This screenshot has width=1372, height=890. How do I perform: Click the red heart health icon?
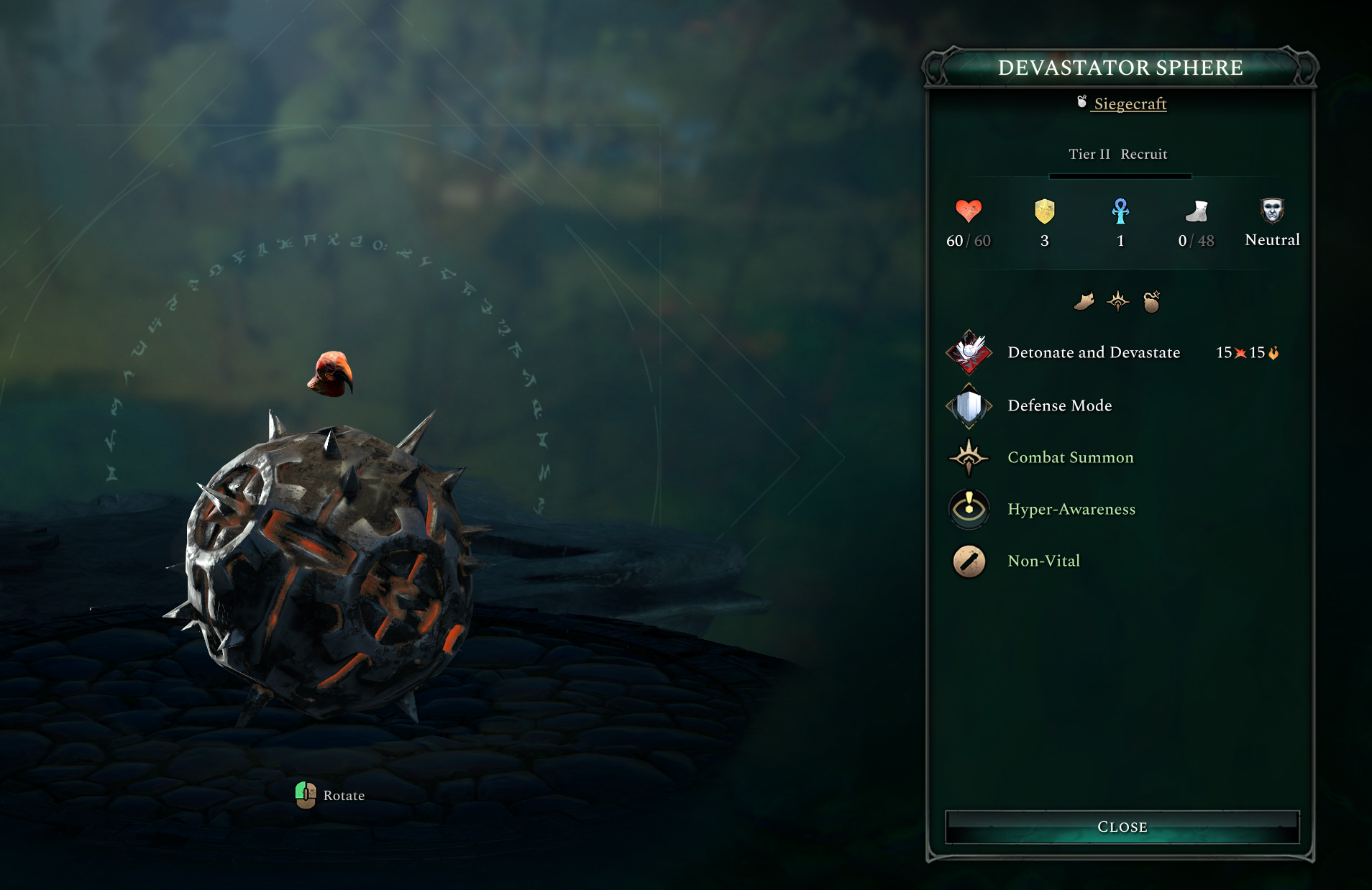pos(969,212)
